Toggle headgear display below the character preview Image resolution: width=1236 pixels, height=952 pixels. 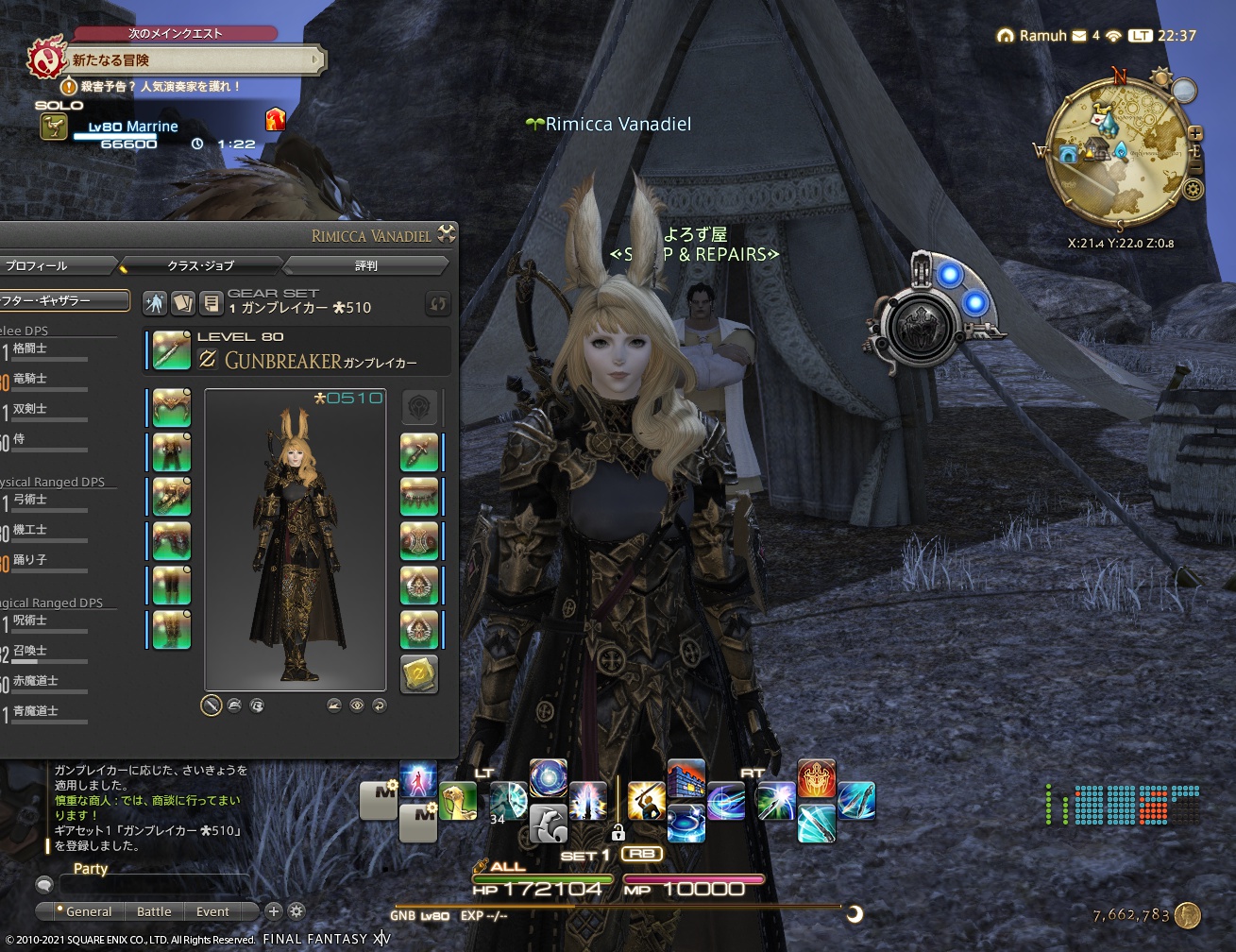233,705
